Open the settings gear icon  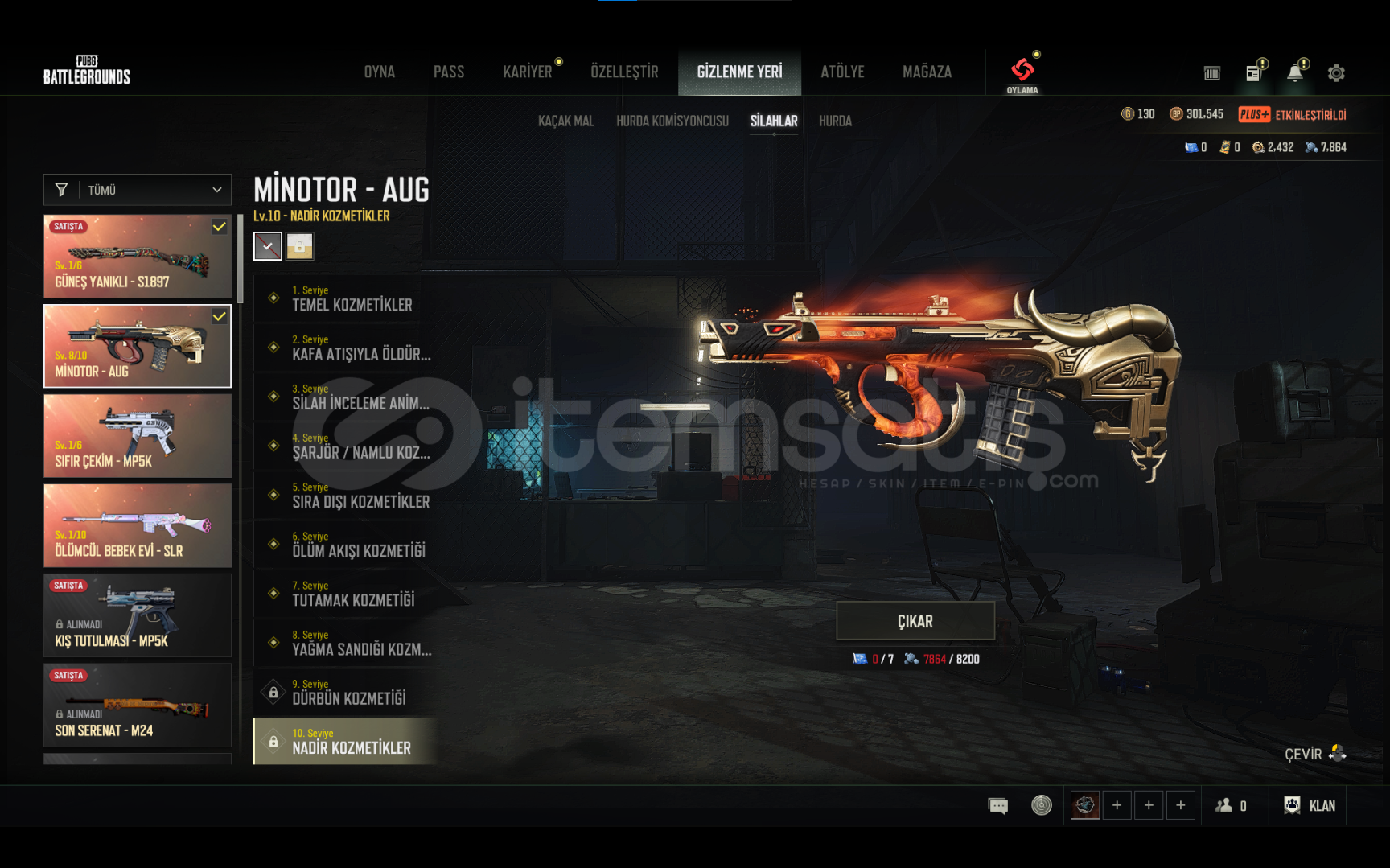pyautogui.click(x=1336, y=73)
